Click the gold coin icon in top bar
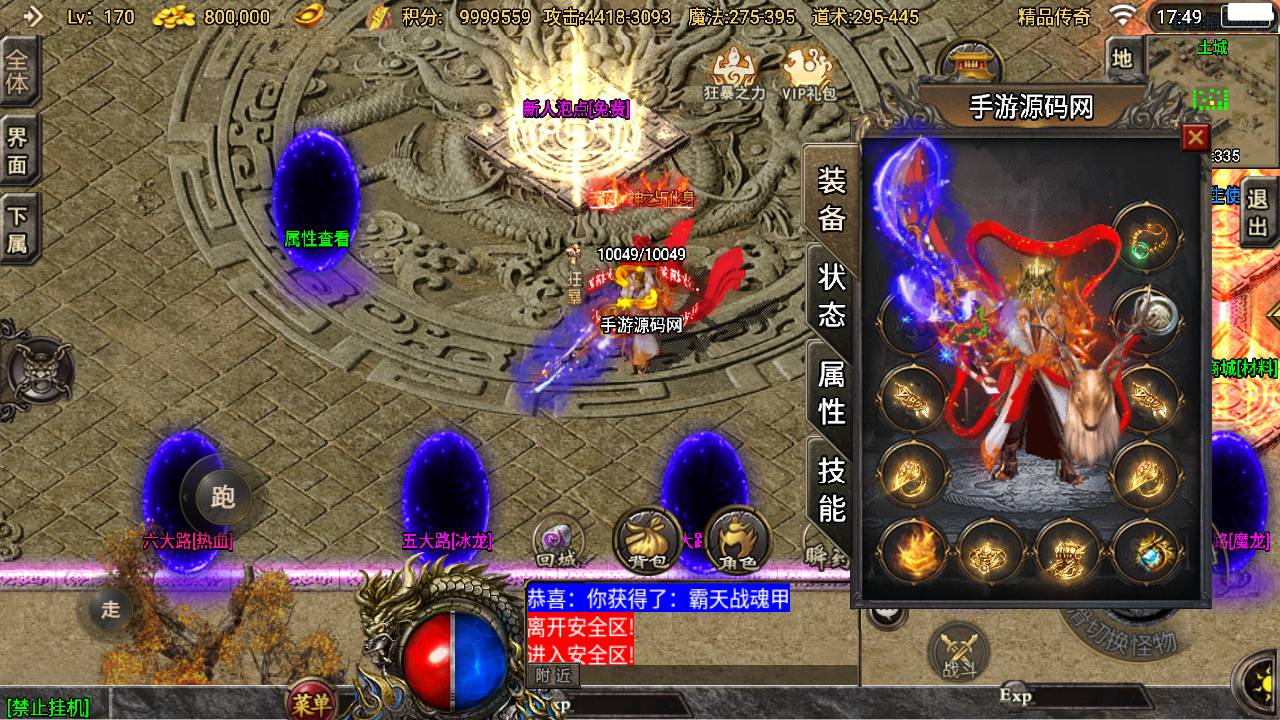 [x=173, y=16]
